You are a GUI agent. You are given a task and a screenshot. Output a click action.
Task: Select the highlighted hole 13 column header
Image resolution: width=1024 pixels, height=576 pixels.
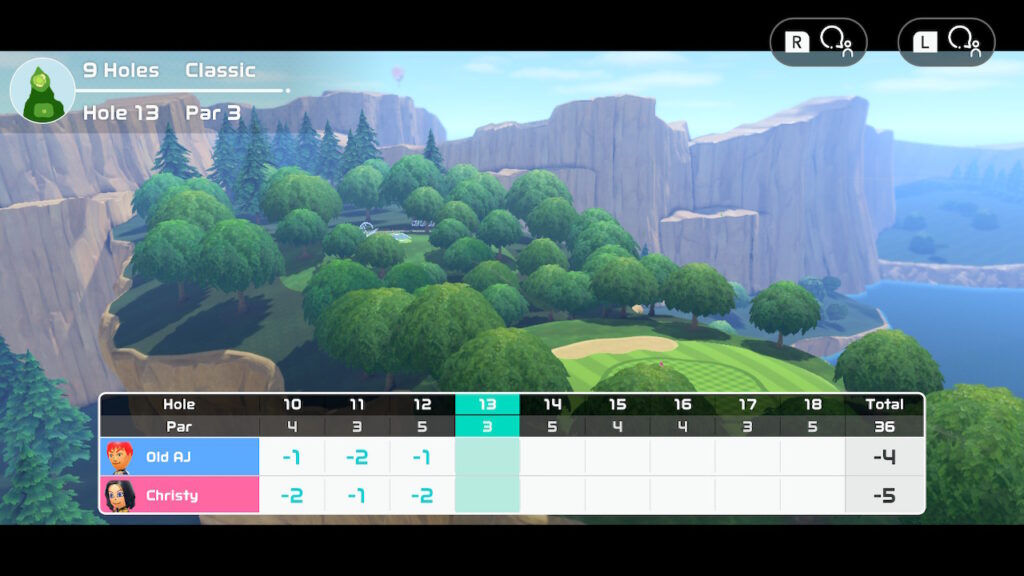click(x=487, y=404)
